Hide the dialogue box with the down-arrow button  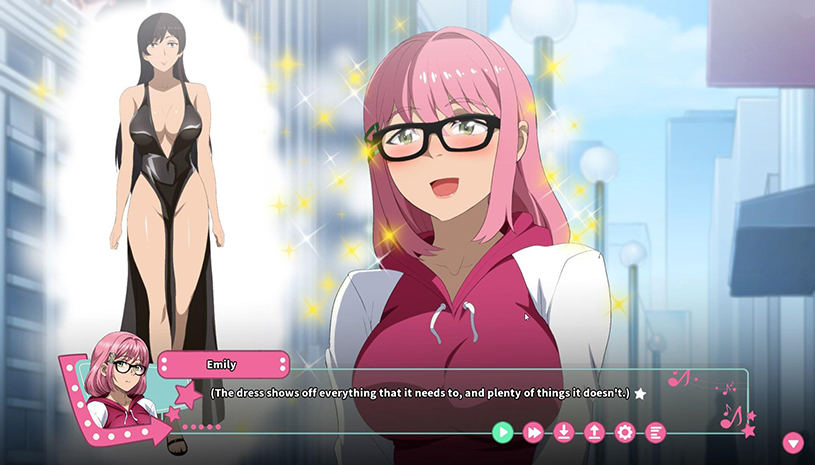pos(793,442)
